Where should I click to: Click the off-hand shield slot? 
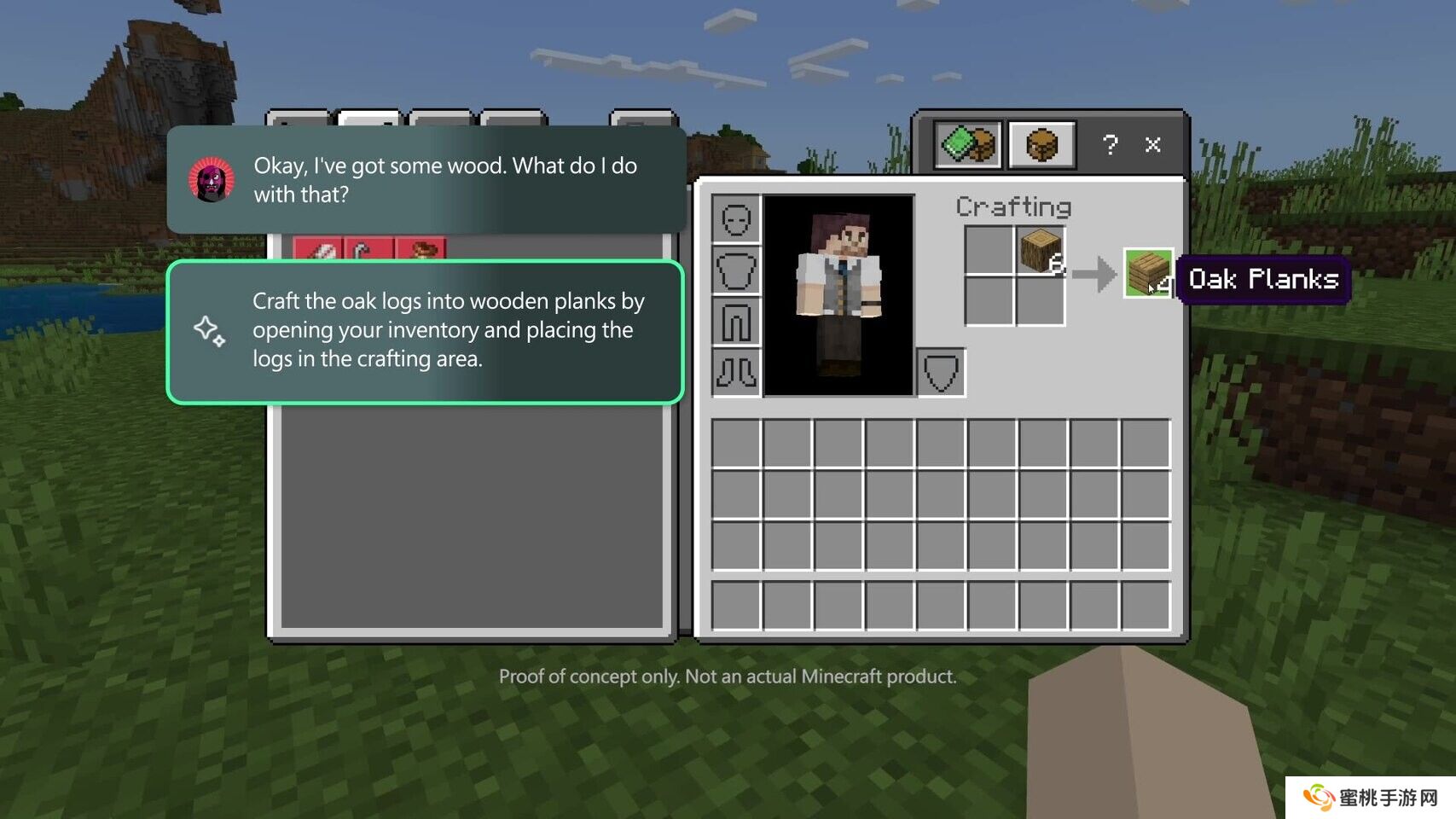(x=941, y=373)
